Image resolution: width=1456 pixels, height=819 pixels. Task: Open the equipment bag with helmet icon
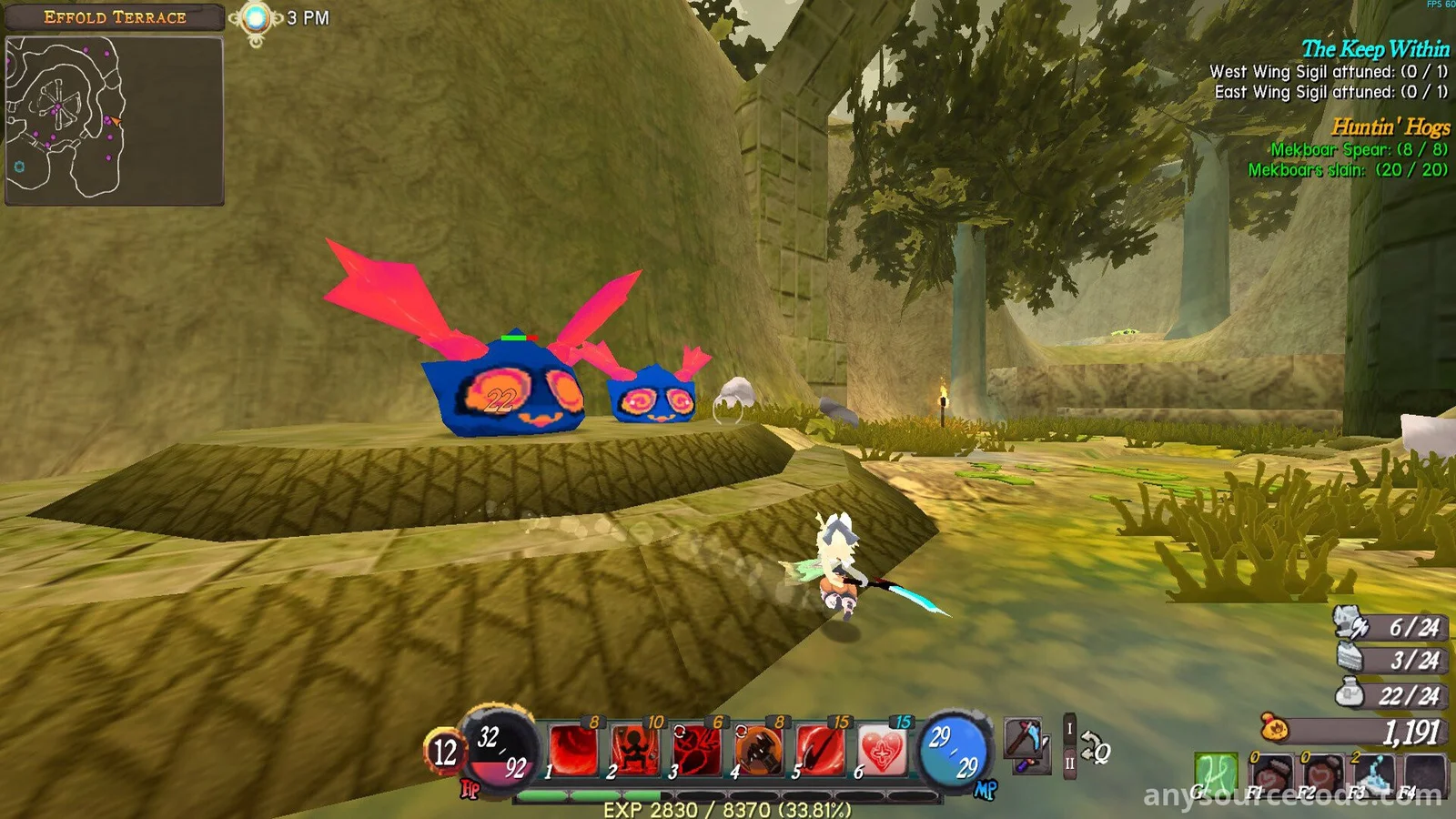[x=1351, y=624]
